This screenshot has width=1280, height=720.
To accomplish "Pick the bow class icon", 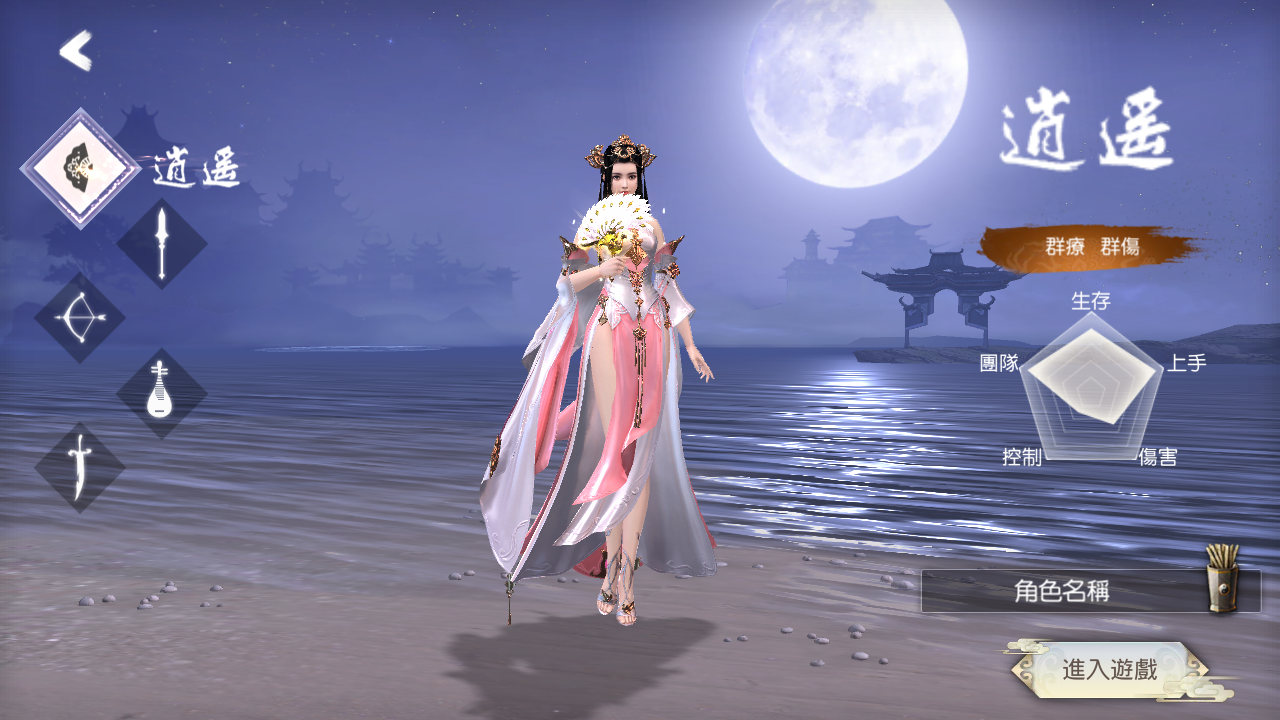I will pos(79,318).
